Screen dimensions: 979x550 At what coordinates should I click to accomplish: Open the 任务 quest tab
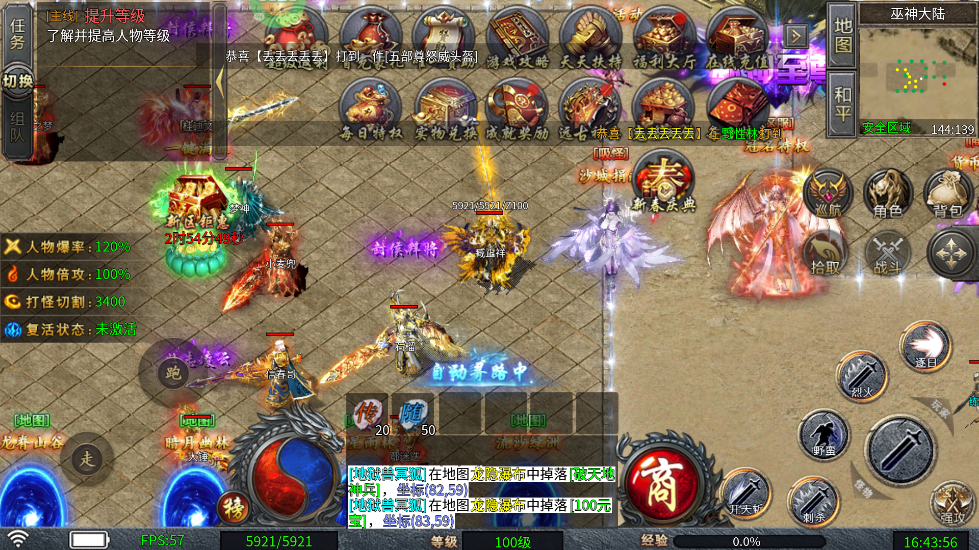point(17,32)
